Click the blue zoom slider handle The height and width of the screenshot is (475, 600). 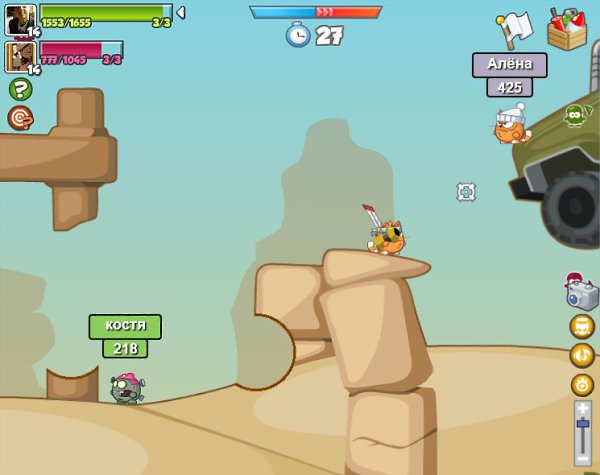click(x=583, y=425)
